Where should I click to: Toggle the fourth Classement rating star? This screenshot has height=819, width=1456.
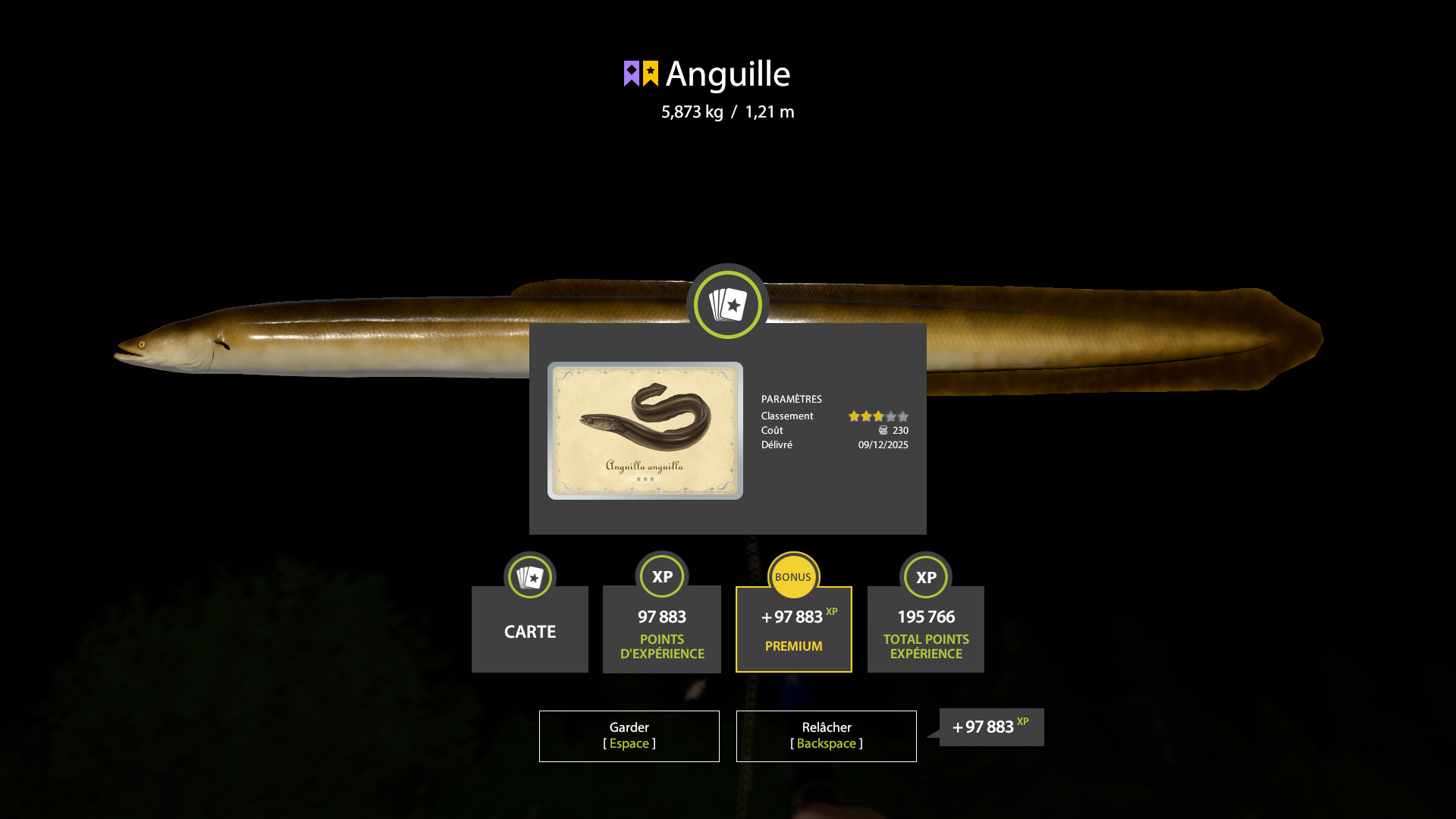(x=890, y=416)
